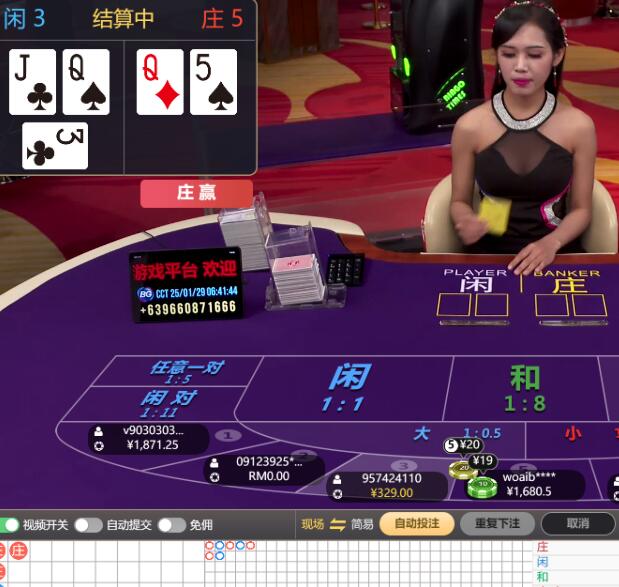Place a bet on 闲对 1:11
Viewport: 619px width, 587px height.
167,403
